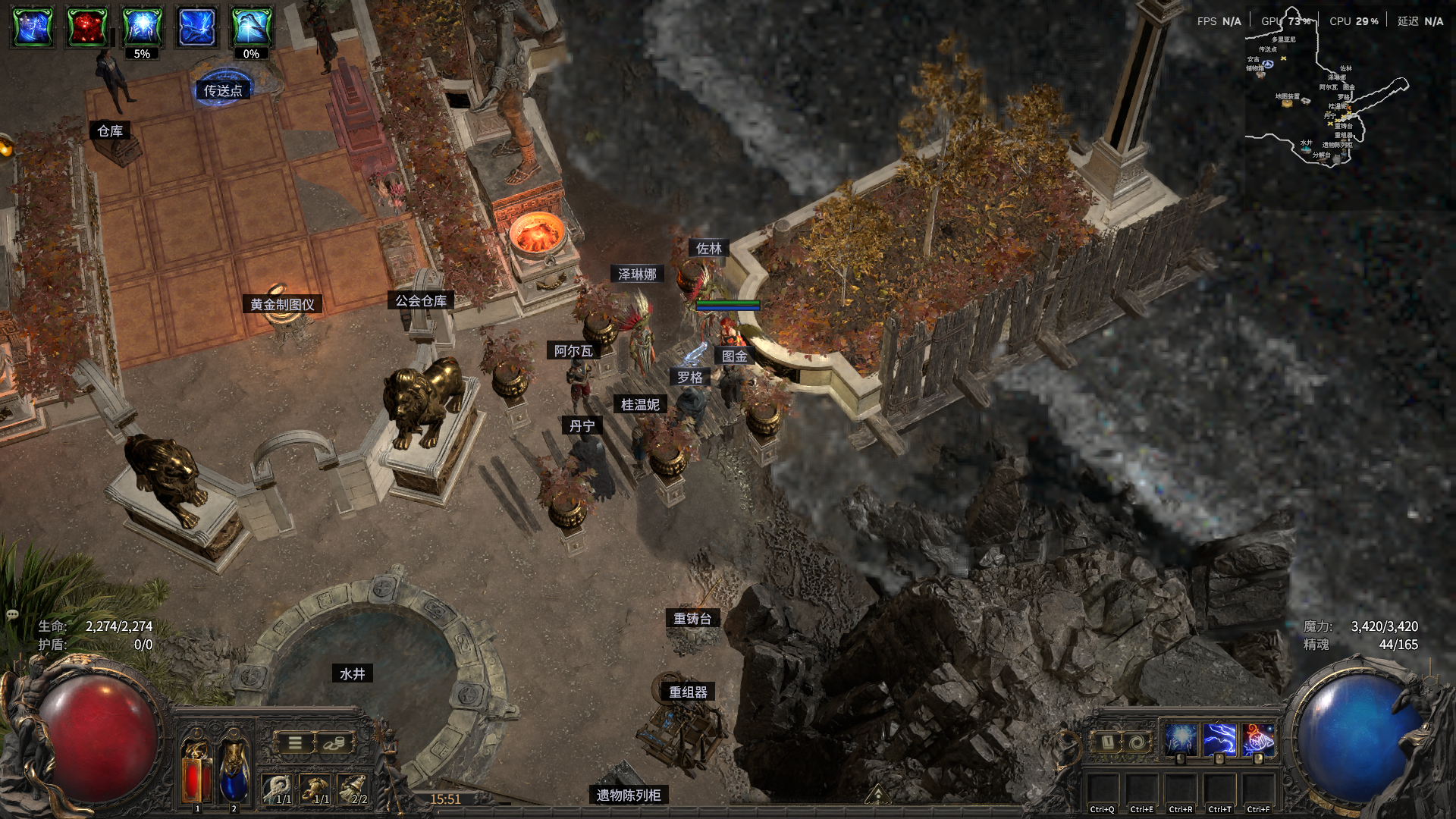
Task: Click the 公会仓库 guild stash label
Action: (x=419, y=300)
